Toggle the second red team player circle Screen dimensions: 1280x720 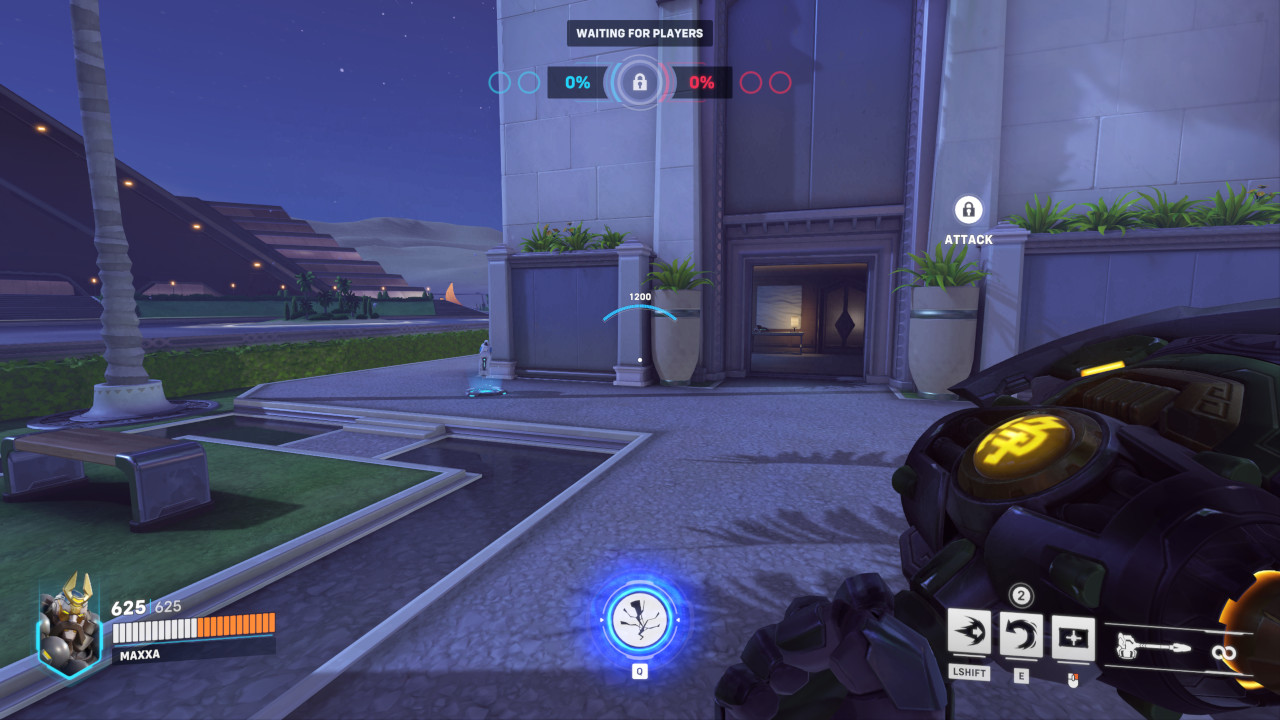781,84
